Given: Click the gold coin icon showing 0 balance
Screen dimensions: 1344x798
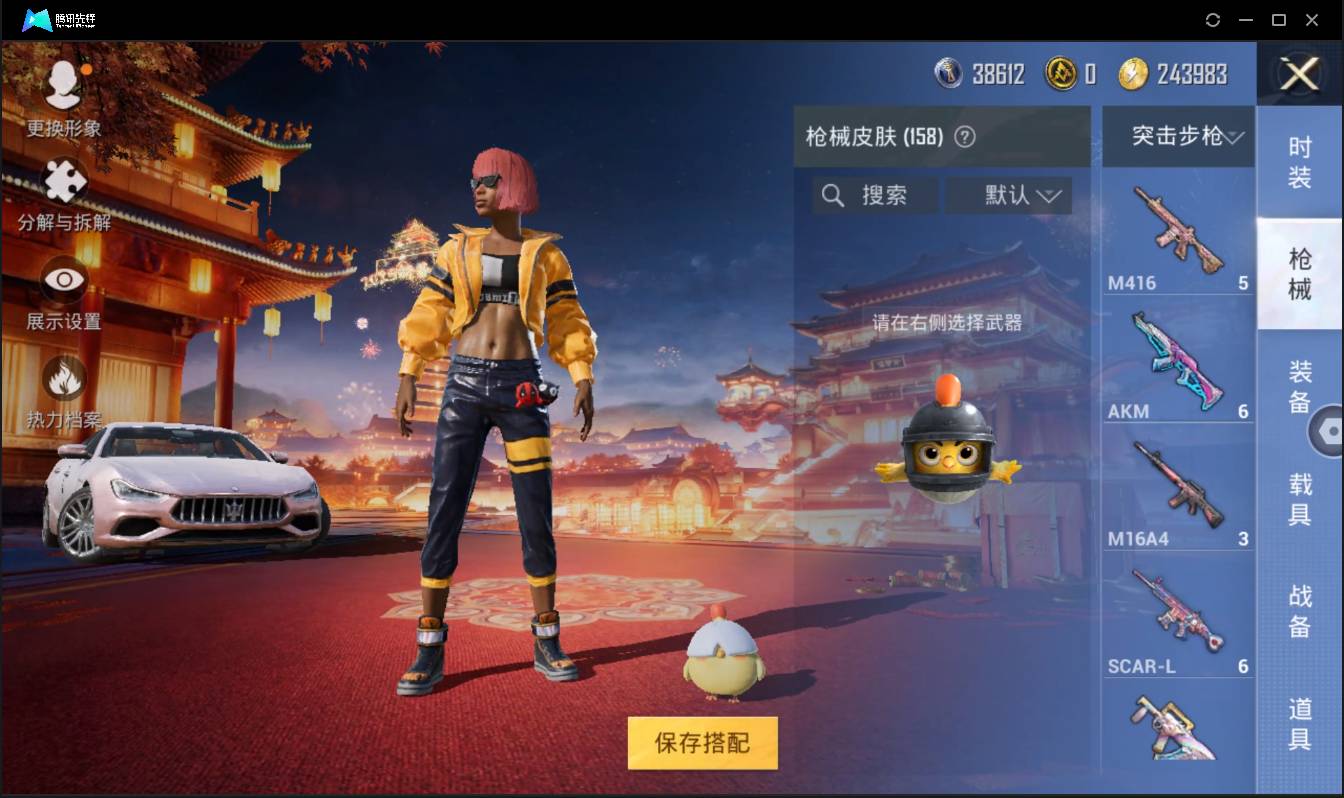Looking at the screenshot, I should pos(1060,73).
